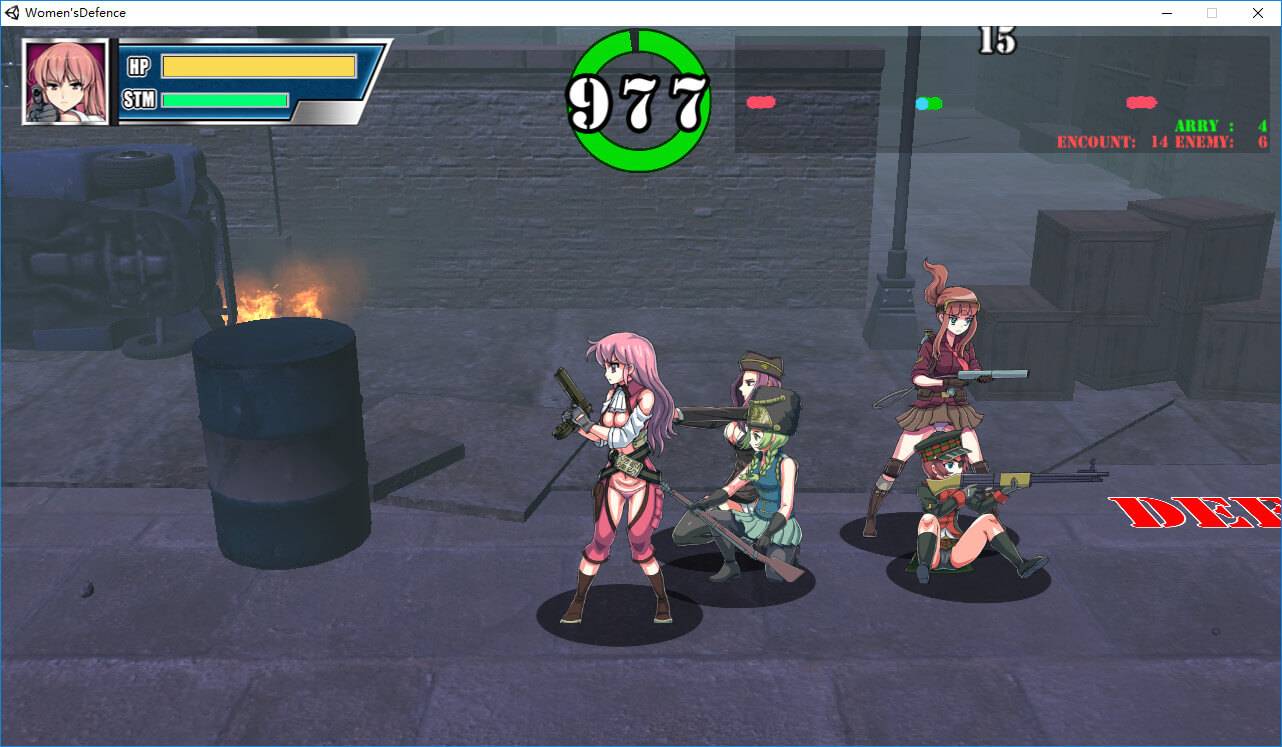Screen dimensions: 1282x747
Task: Close the Women'sDefence window
Action: (1257, 13)
